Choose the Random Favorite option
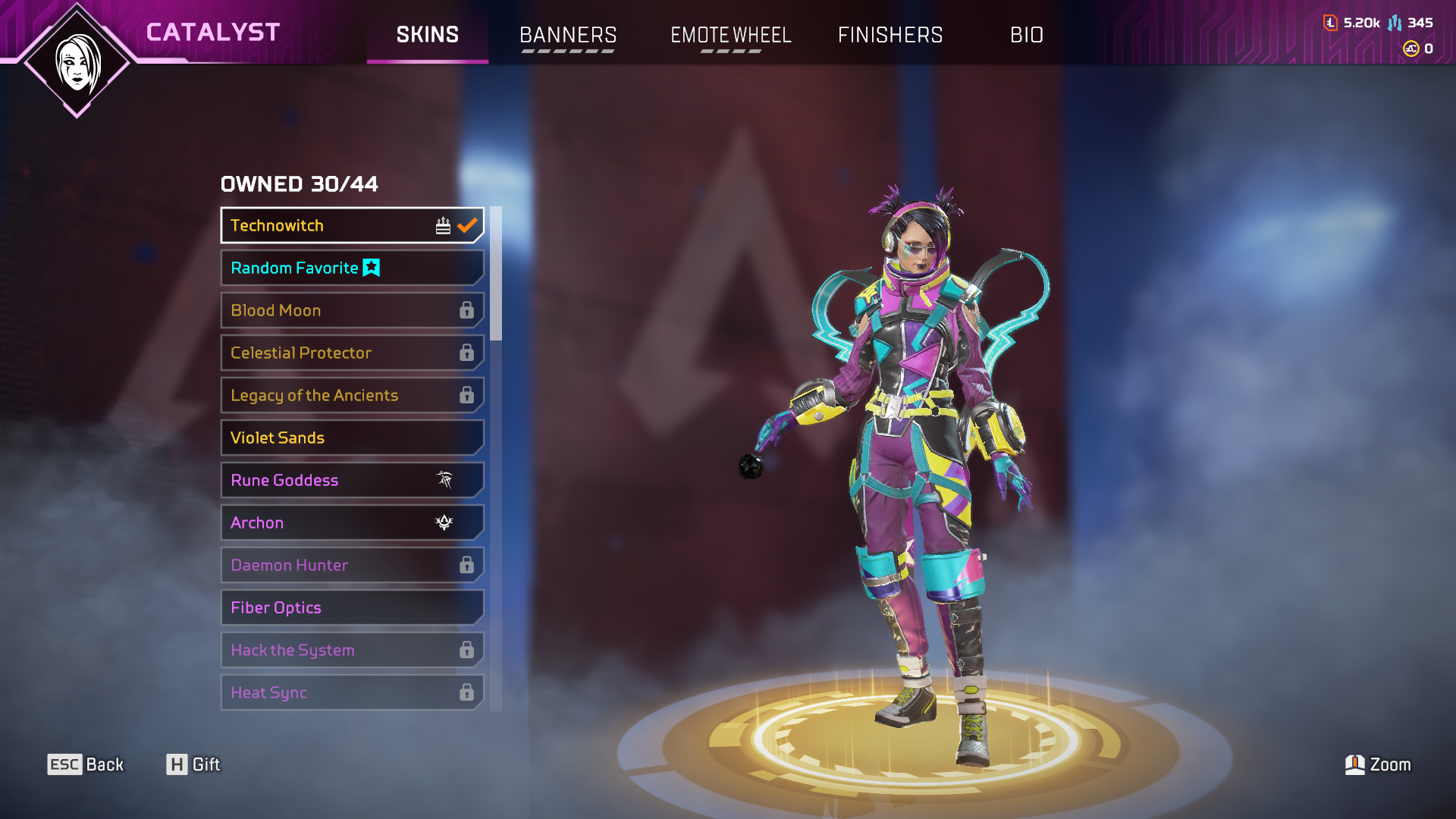Screen dimensions: 1456x819 [x=352, y=268]
